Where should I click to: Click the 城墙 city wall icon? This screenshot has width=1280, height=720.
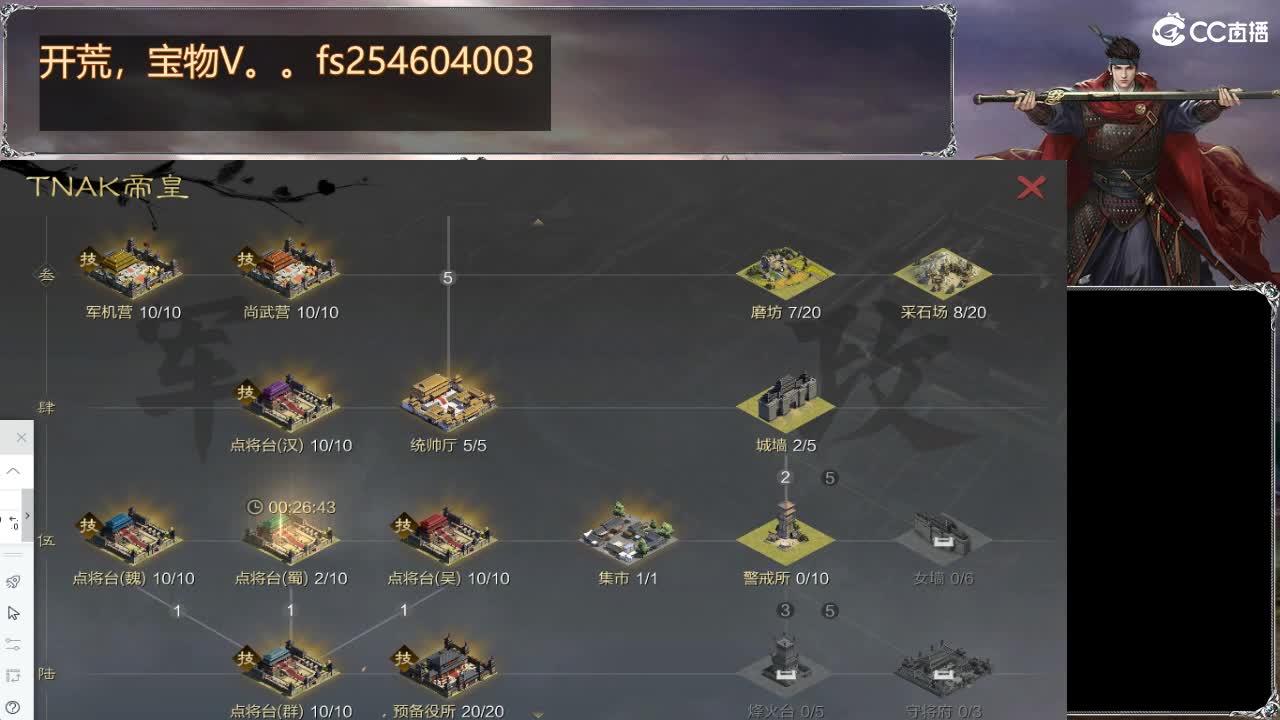[785, 400]
